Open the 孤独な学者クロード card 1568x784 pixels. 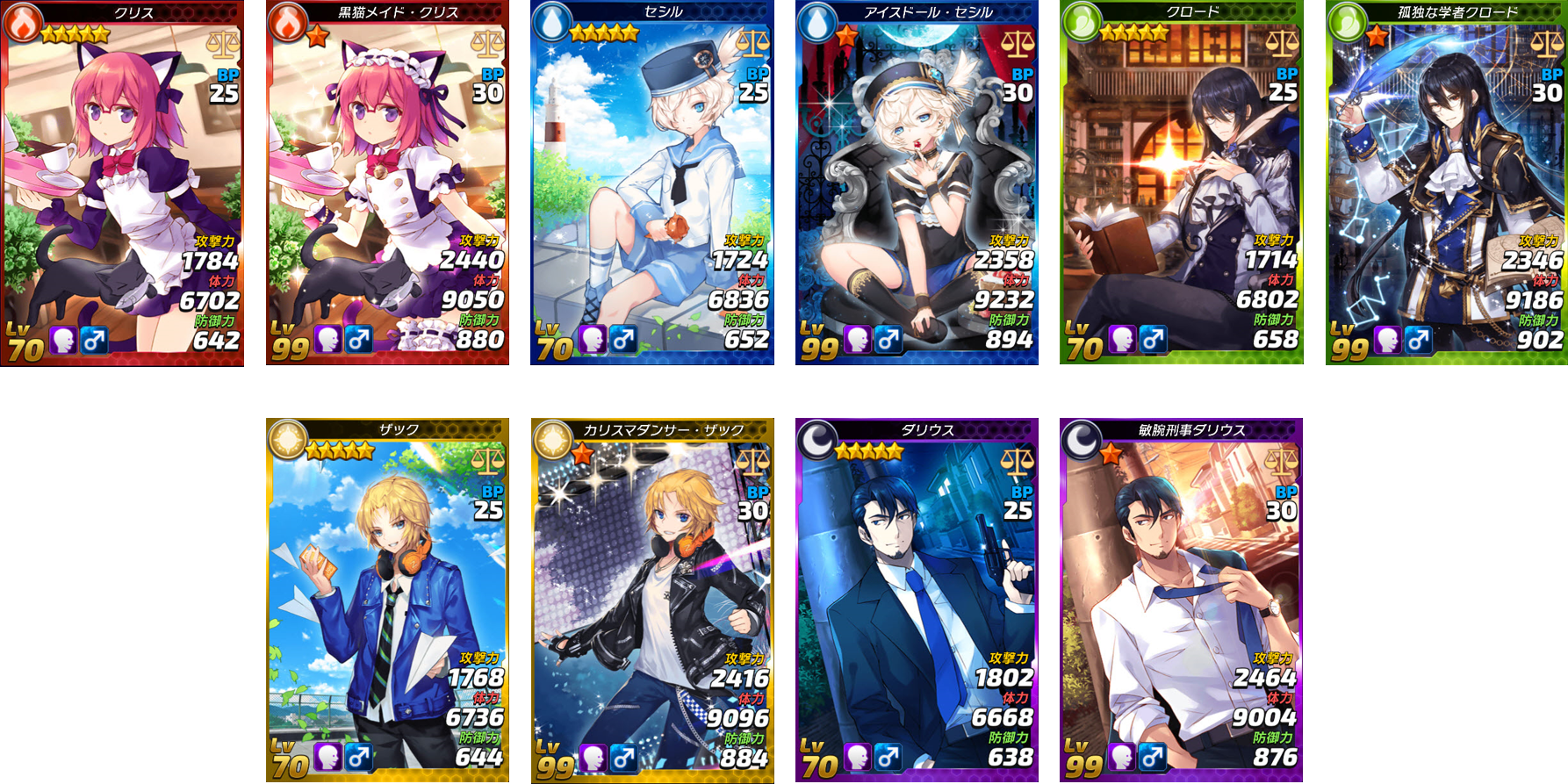pos(1446,183)
